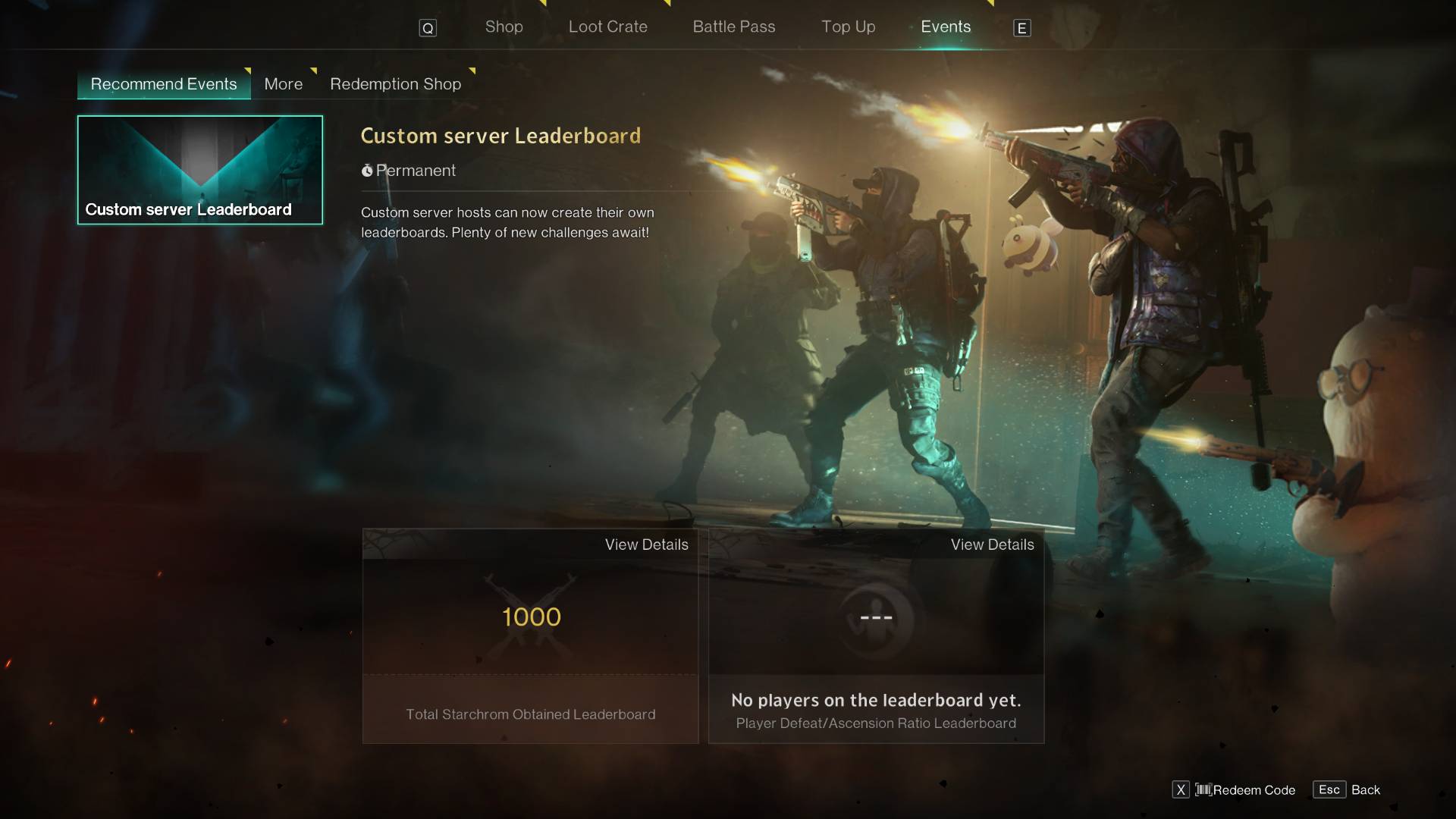Open the Redemption Shop sub-tab
Image resolution: width=1456 pixels, height=819 pixels.
tap(395, 84)
